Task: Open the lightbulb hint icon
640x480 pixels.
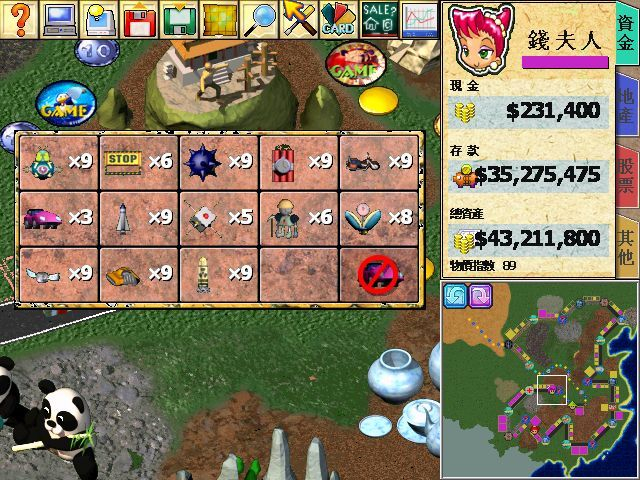Action: click(x=100, y=19)
